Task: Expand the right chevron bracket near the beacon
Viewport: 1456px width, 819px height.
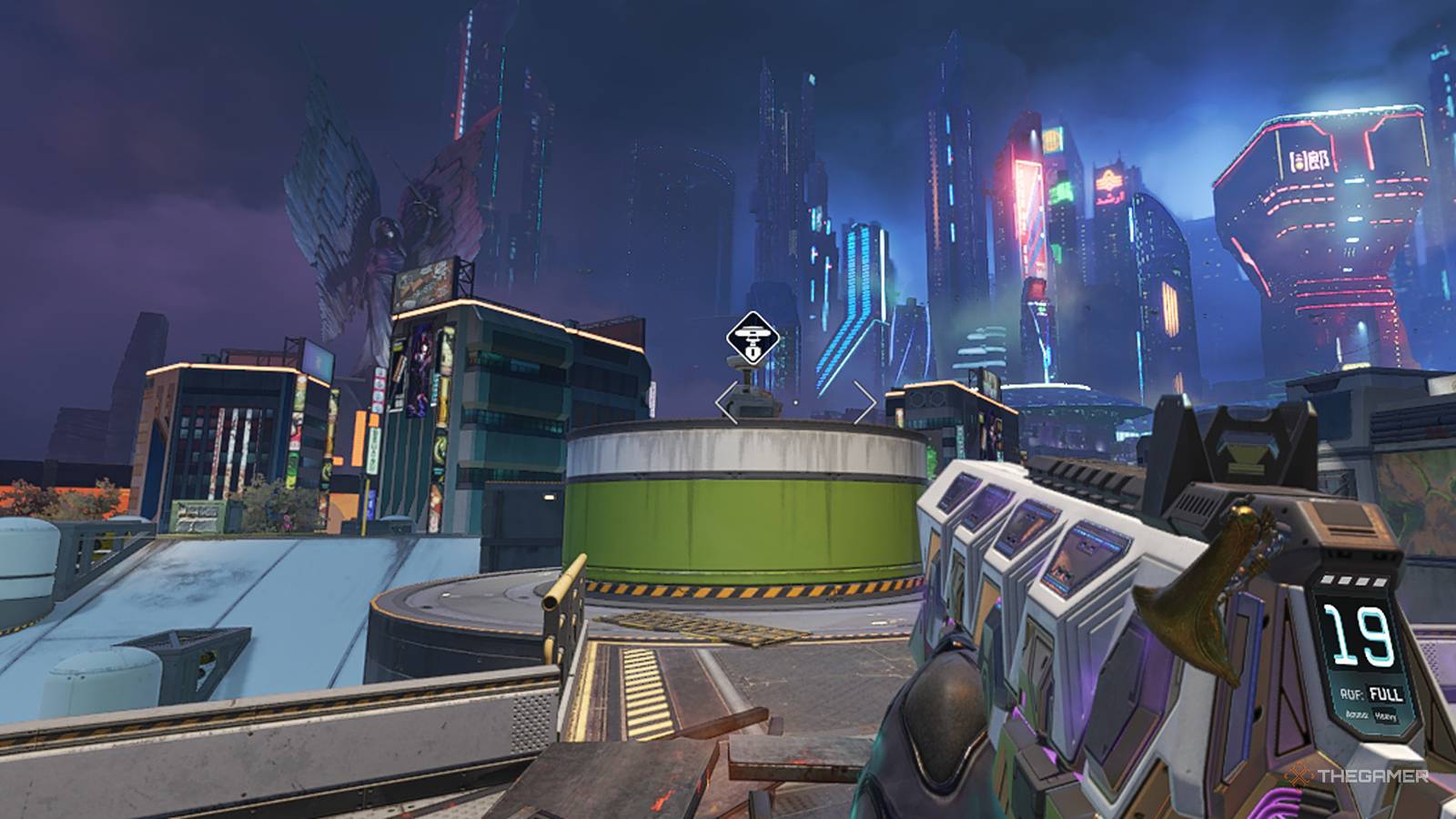Action: click(x=863, y=402)
